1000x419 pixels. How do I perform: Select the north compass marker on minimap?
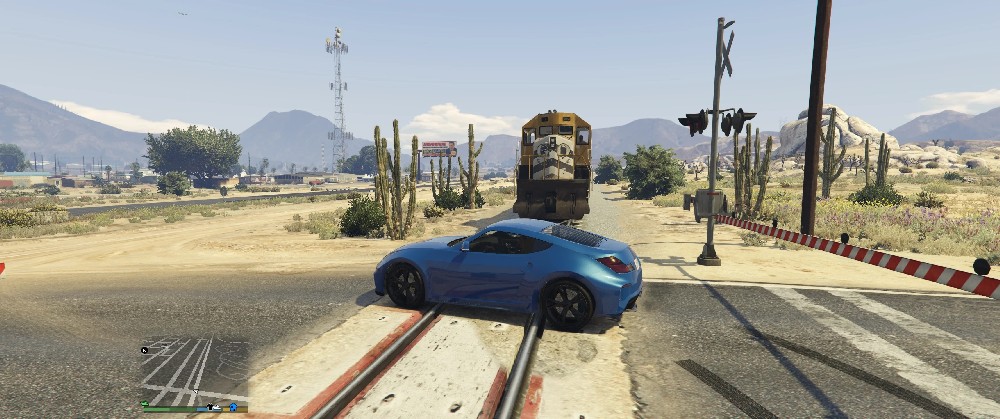[144, 350]
